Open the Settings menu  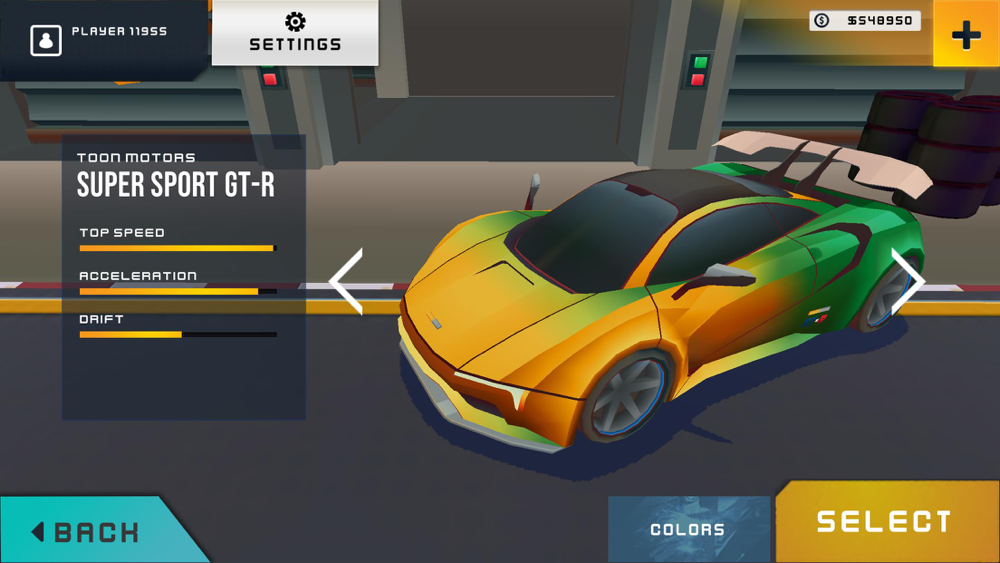pyautogui.click(x=295, y=33)
